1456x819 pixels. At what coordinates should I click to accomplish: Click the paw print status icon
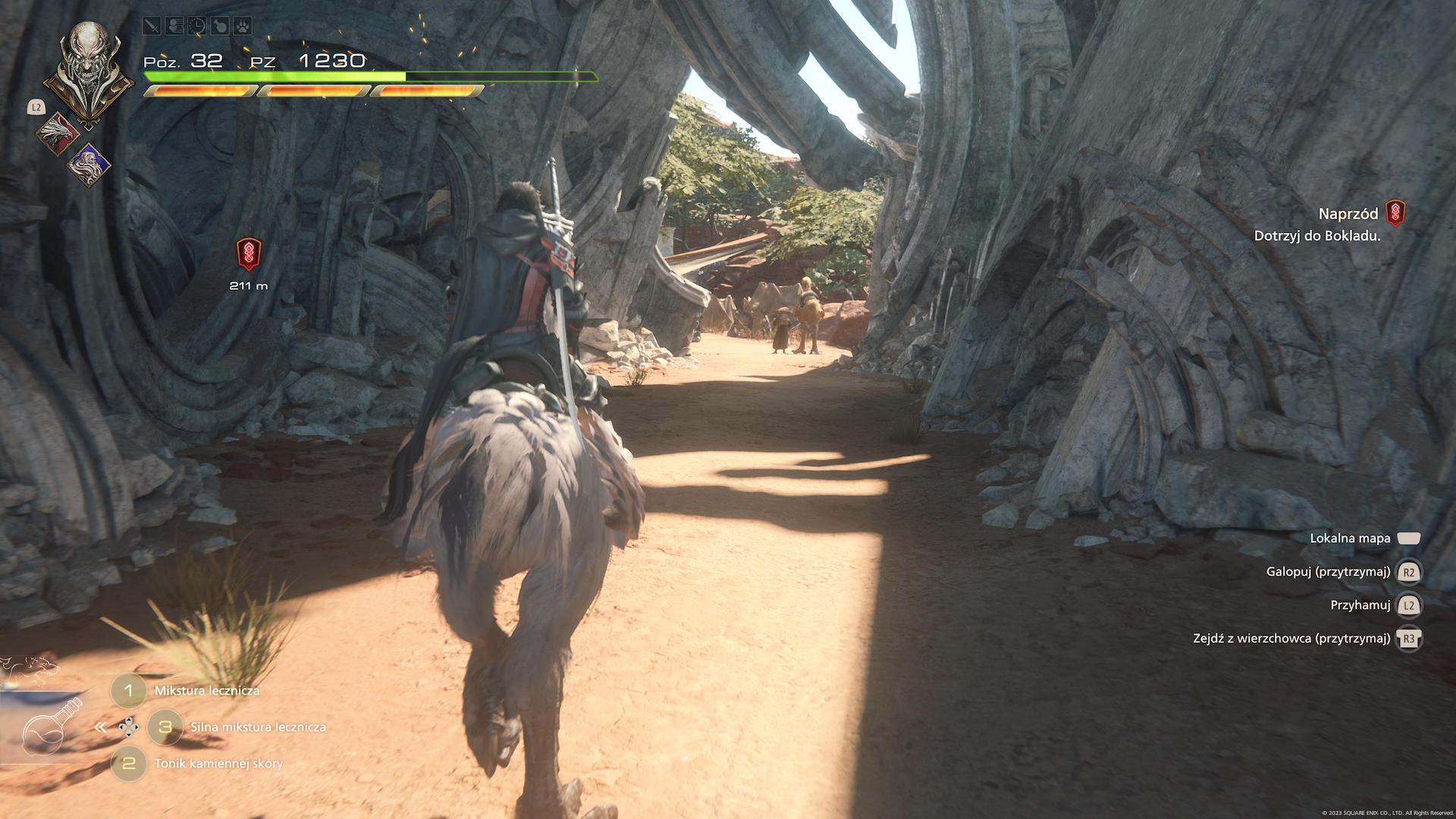coord(241,26)
